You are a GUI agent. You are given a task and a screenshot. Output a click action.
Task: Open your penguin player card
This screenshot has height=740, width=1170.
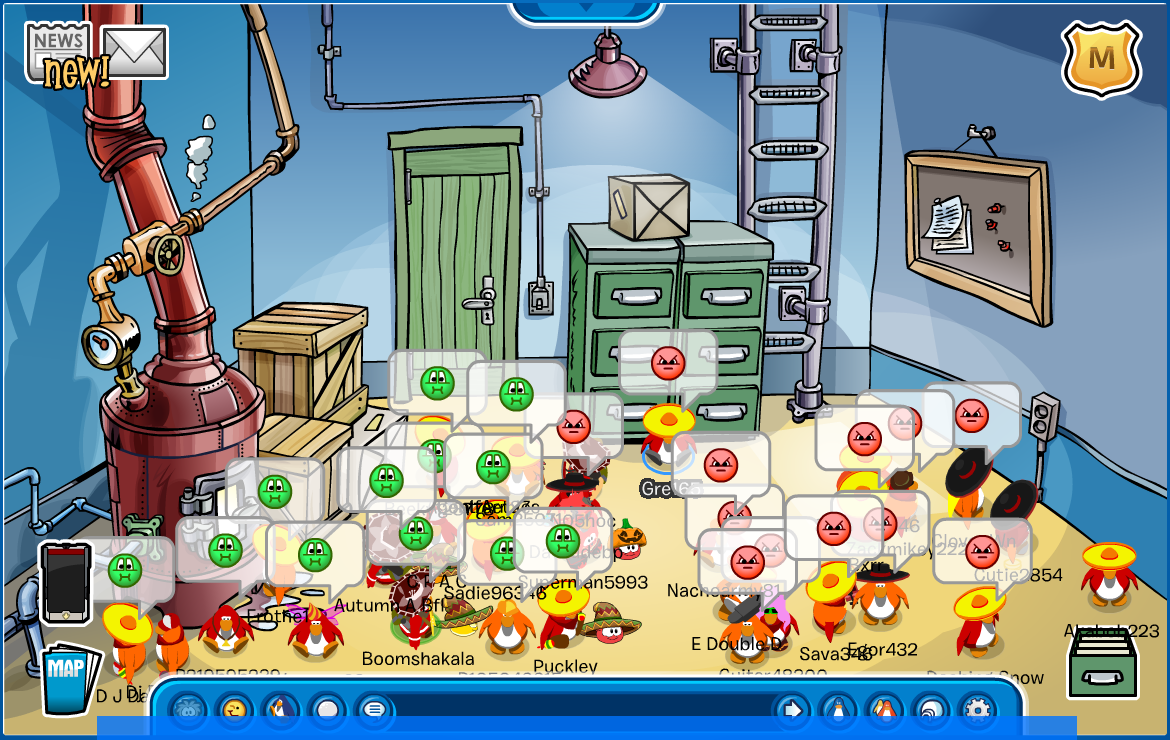838,710
